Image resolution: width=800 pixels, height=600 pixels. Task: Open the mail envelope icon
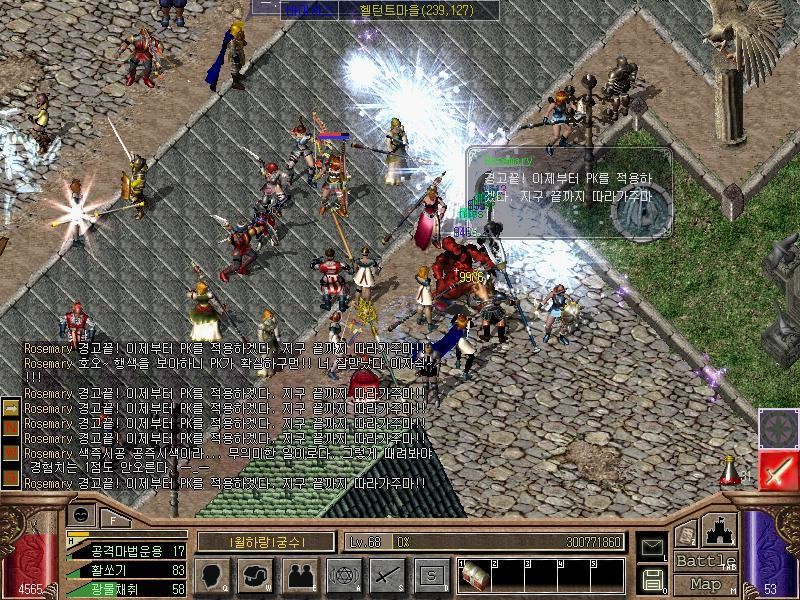[x=651, y=547]
